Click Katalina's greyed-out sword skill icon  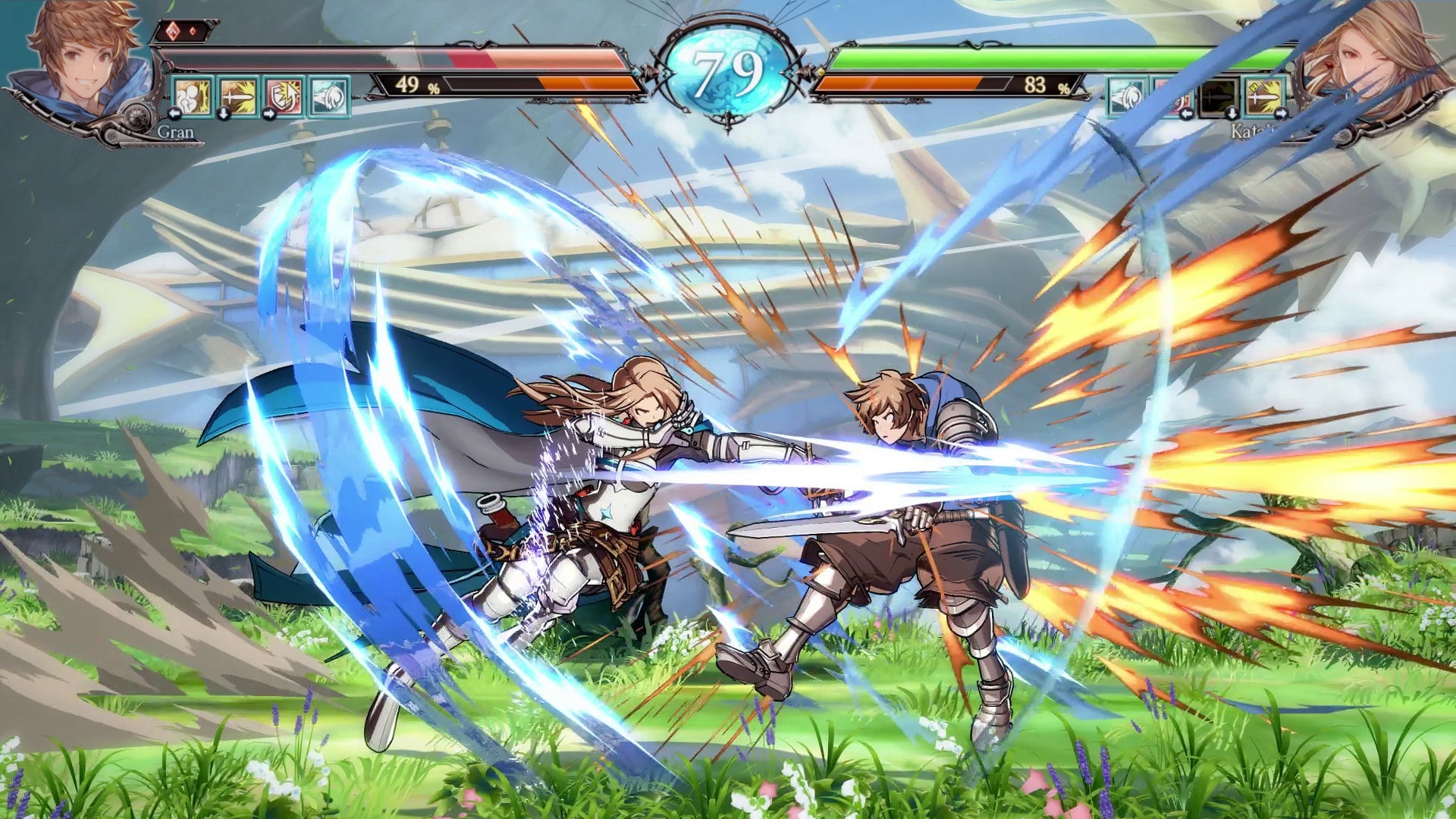1217,98
